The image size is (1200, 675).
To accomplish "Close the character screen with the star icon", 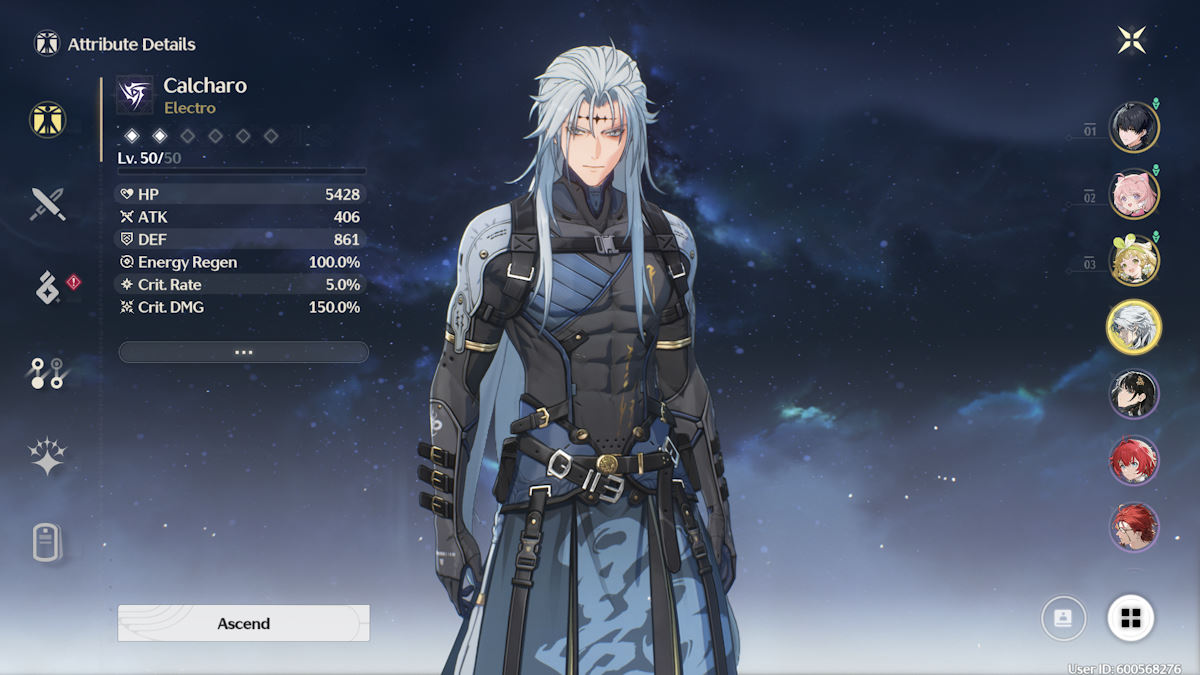I will pos(1131,40).
